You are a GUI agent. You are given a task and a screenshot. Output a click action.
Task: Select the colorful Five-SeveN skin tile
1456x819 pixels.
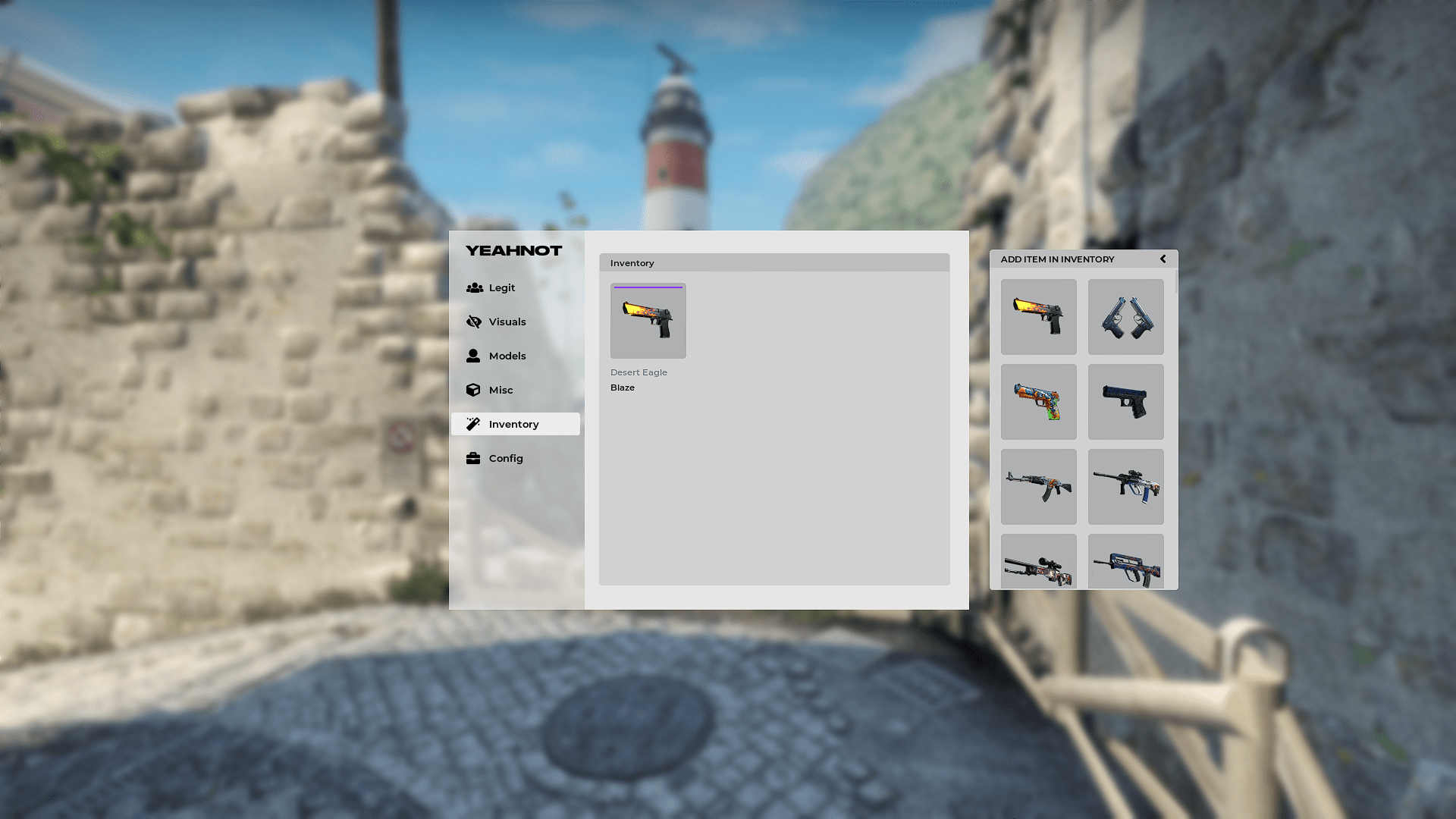[x=1038, y=402]
